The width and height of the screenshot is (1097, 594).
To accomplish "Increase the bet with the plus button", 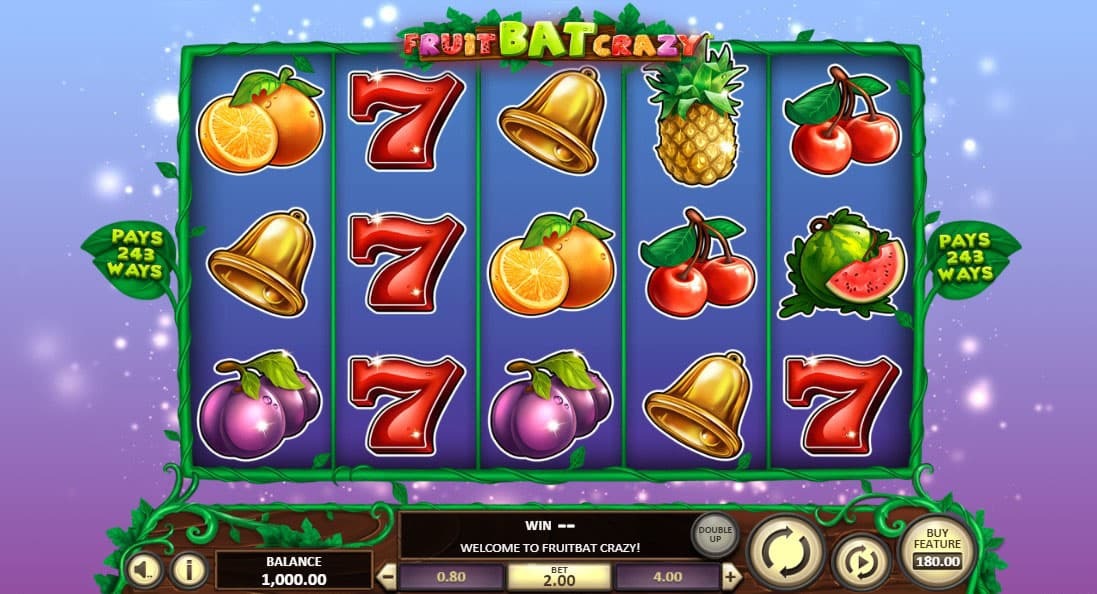I will coord(731,577).
